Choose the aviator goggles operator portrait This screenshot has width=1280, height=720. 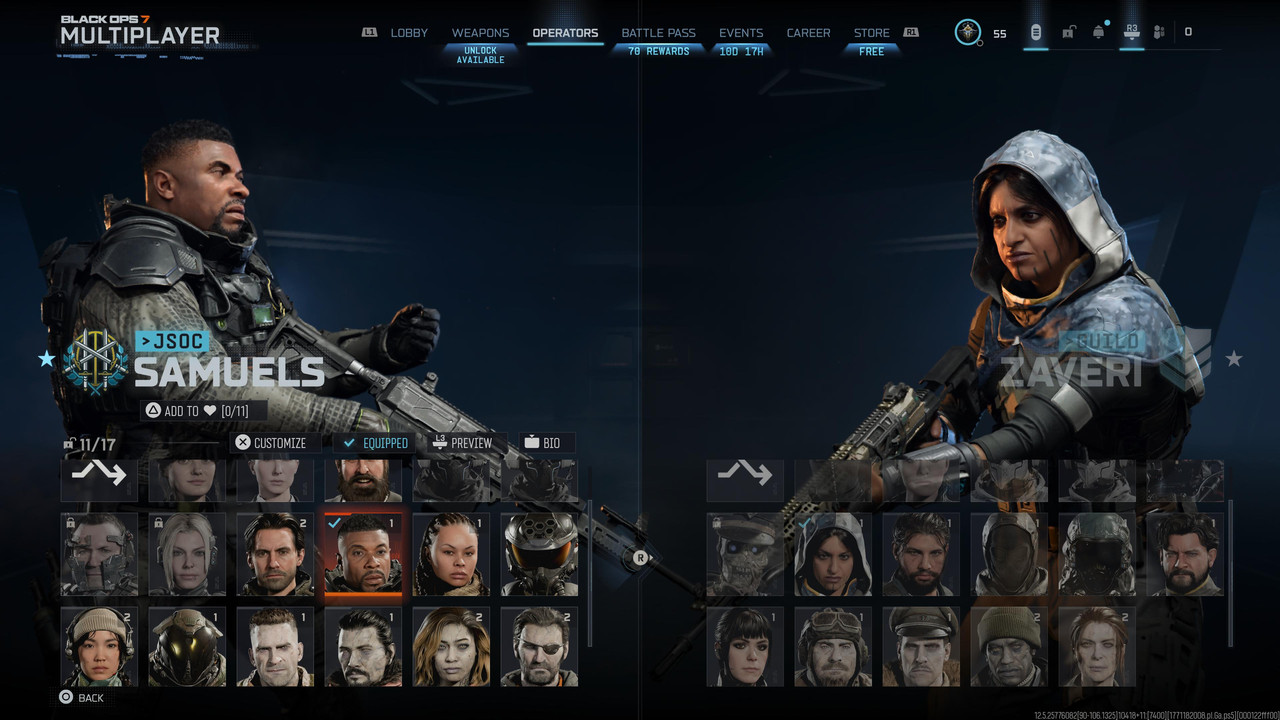click(833, 647)
